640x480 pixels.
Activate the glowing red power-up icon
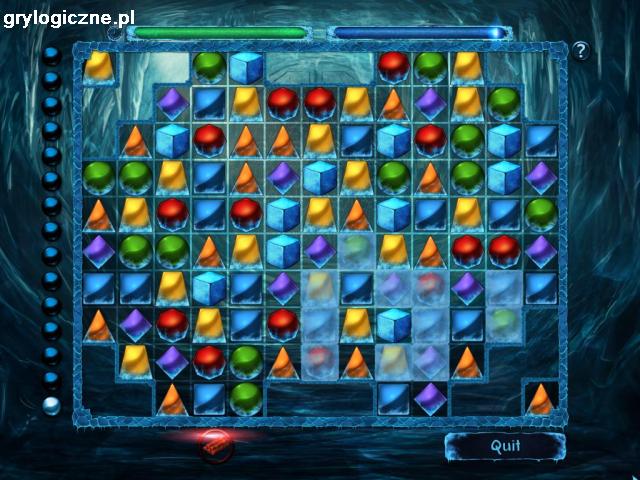point(215,443)
